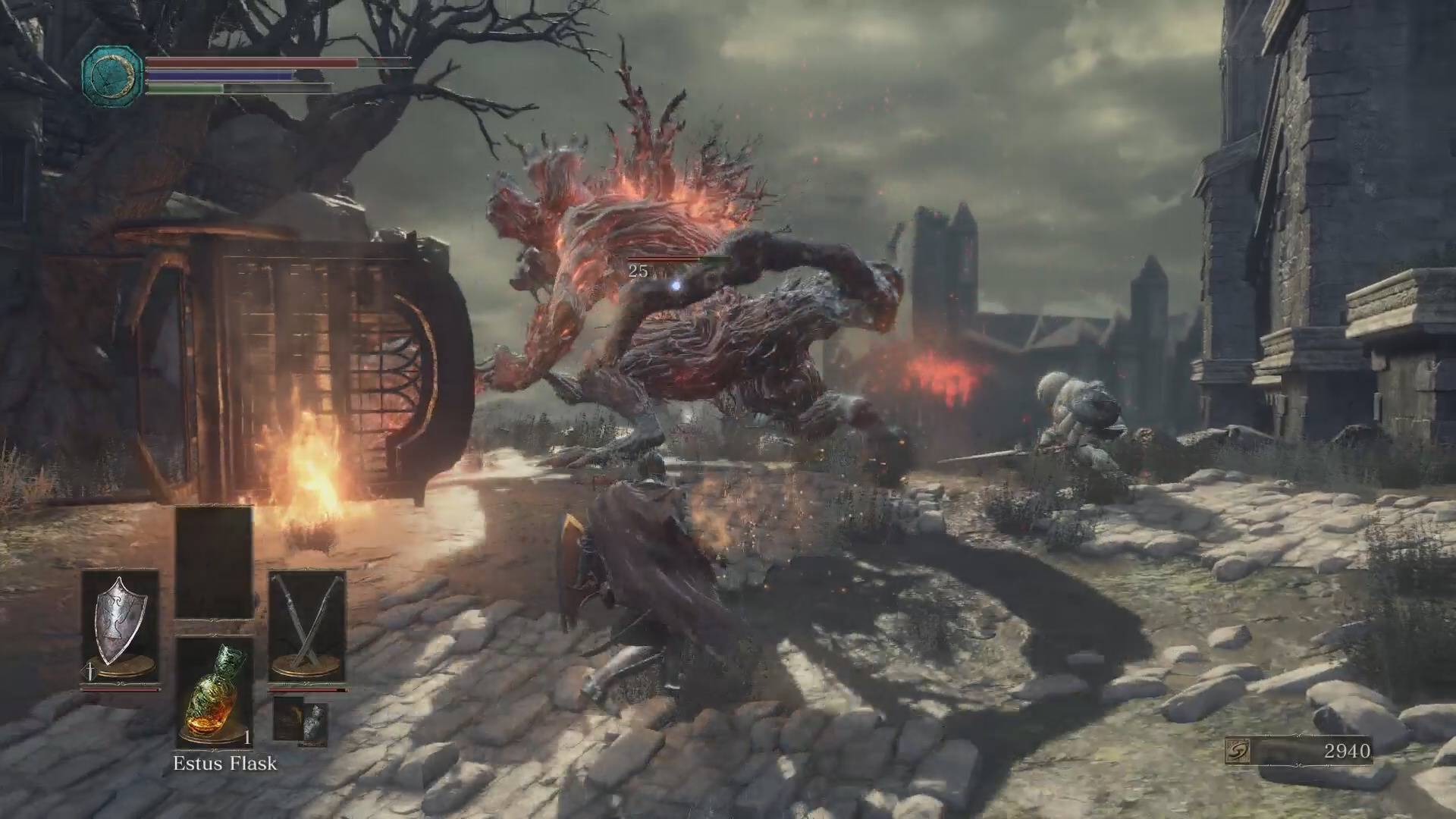
Task: Choose the crossed twin swords weapon slot
Action: tap(306, 626)
